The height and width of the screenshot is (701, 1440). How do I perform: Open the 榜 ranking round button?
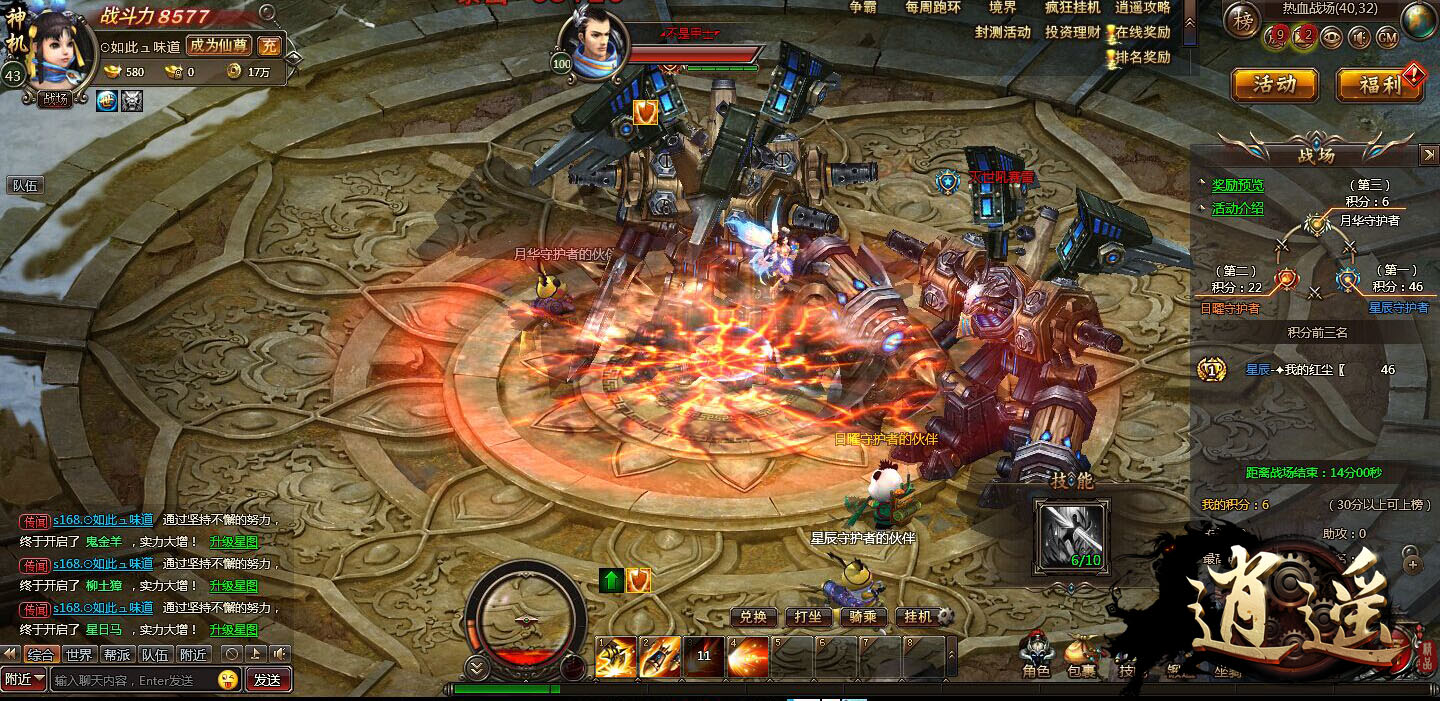point(1244,19)
